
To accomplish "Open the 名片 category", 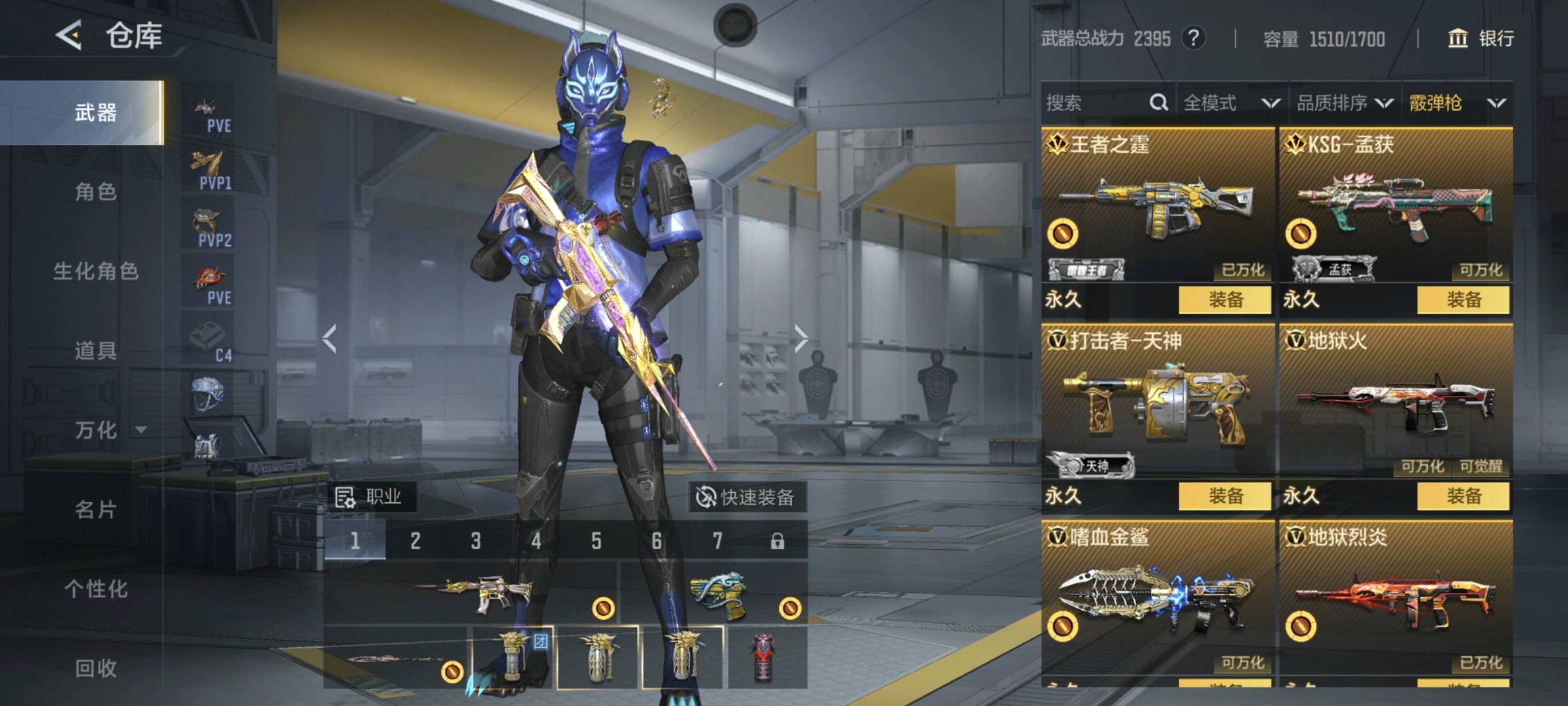I will [95, 509].
